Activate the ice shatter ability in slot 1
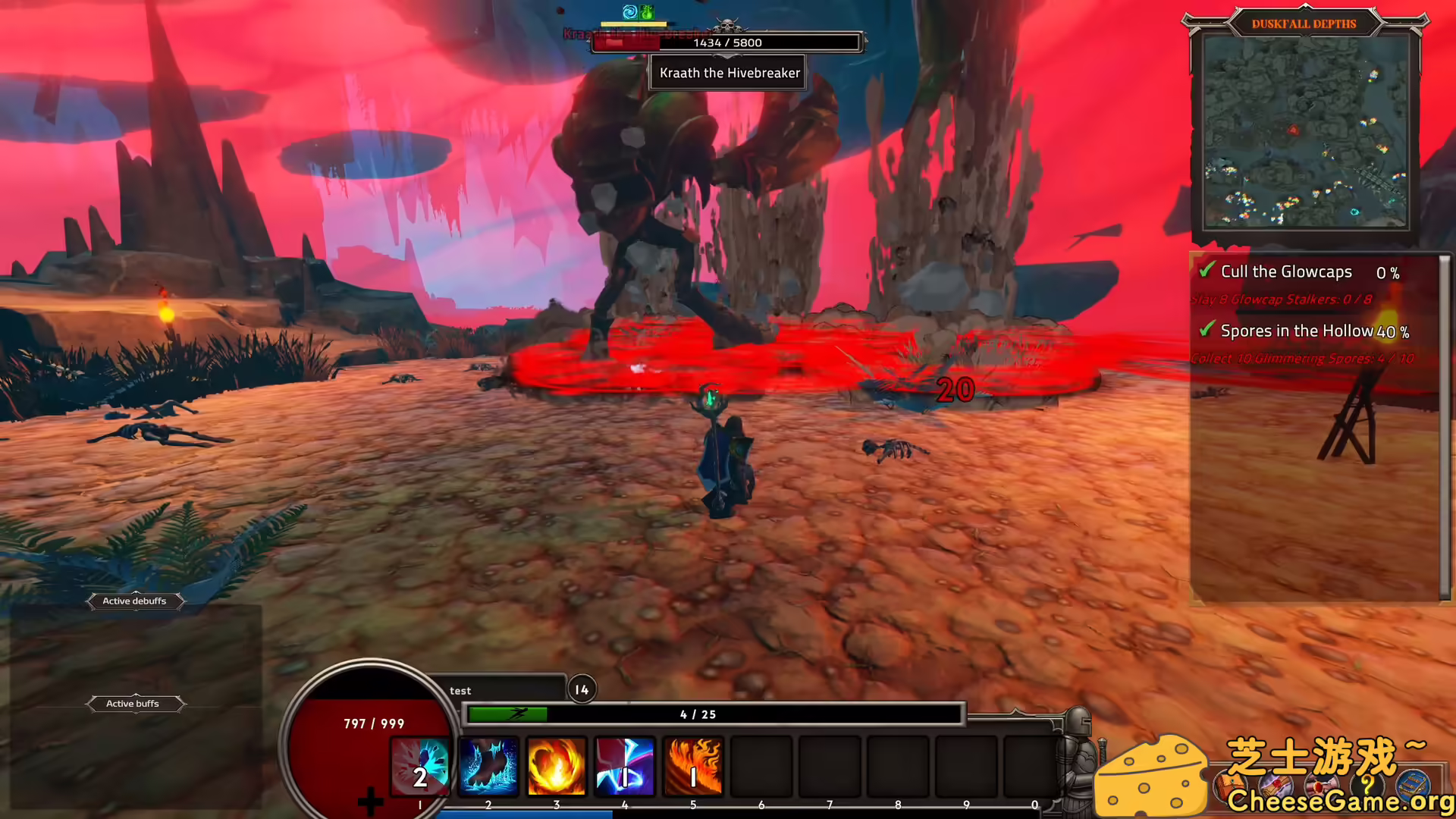Screen dimensions: 1456x819 (420, 767)
